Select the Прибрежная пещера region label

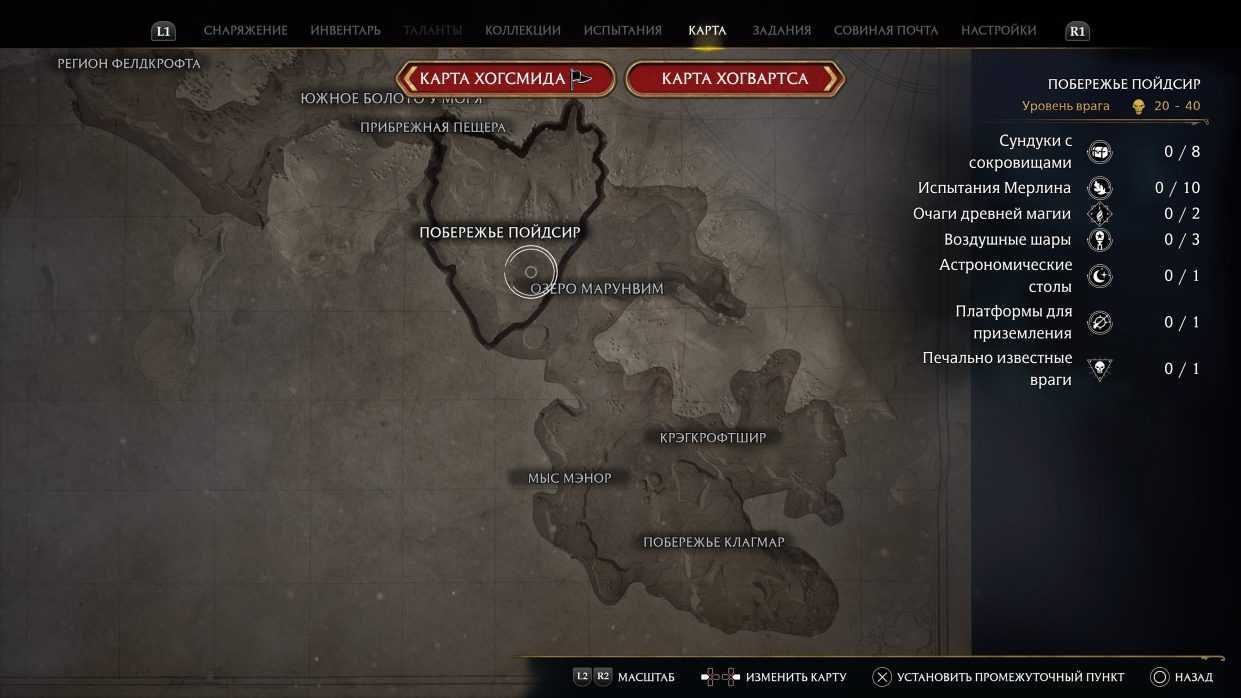tap(433, 128)
